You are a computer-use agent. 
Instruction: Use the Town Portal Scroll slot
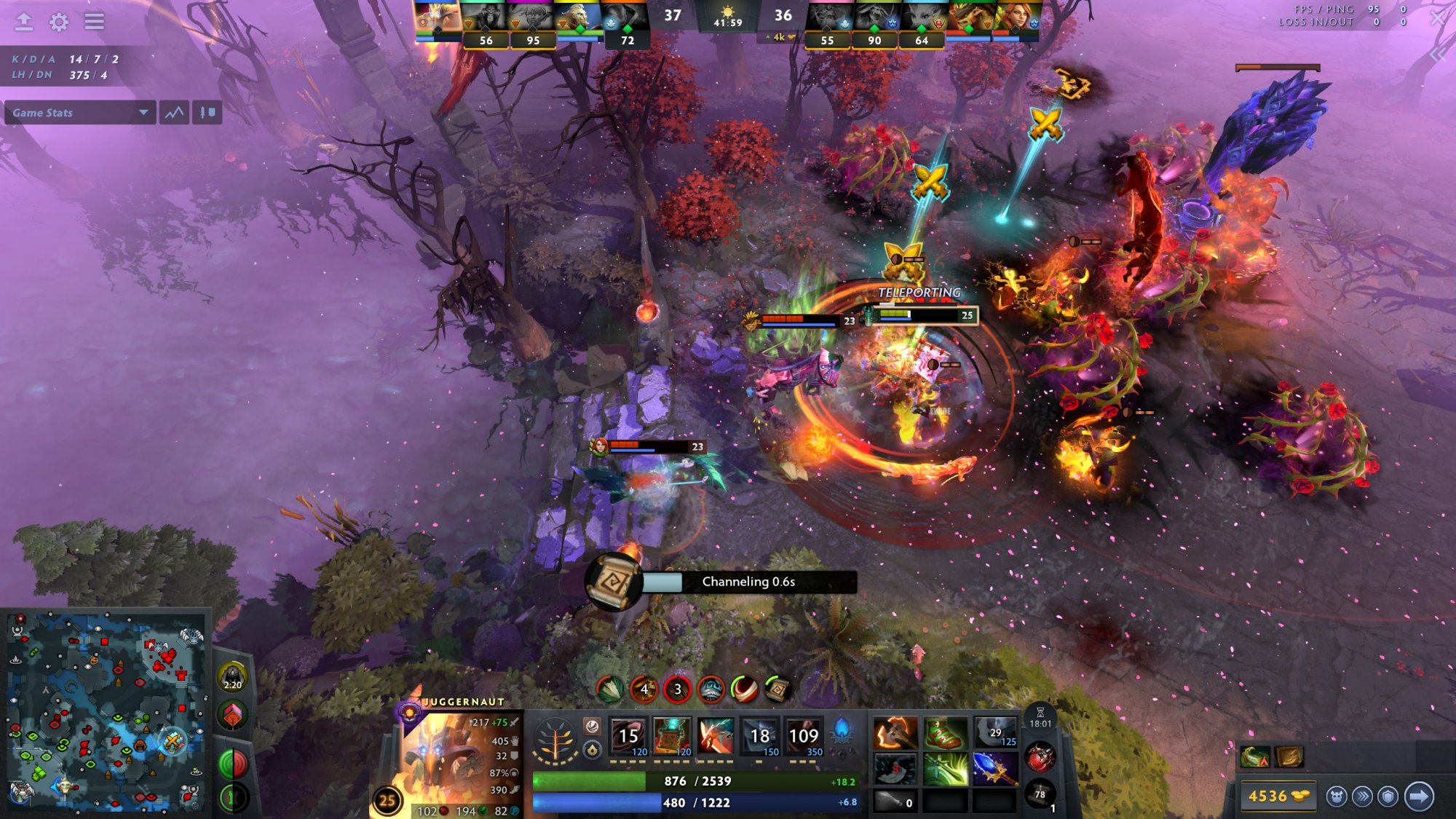click(1040, 794)
